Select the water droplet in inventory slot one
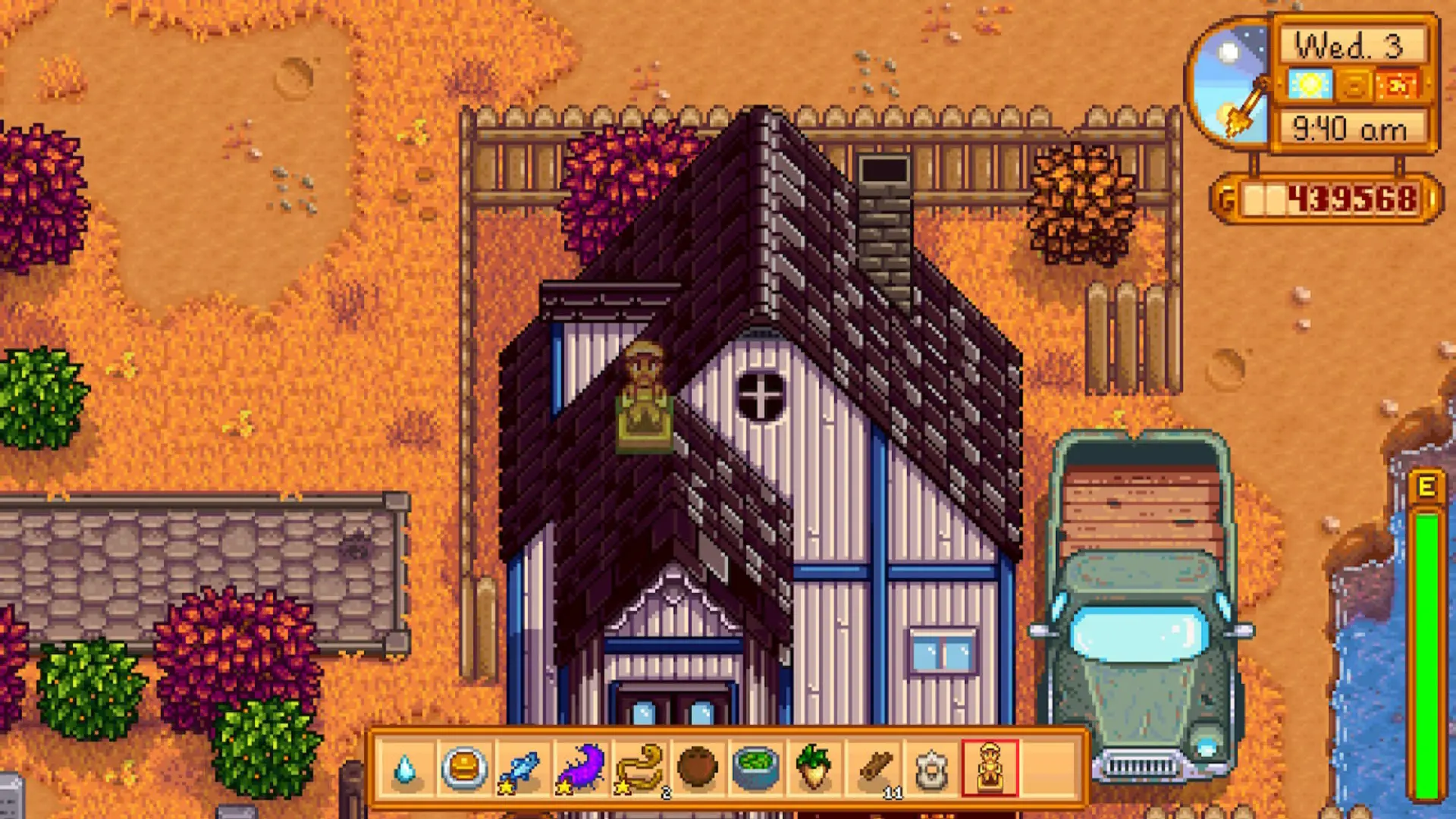The height and width of the screenshot is (819, 1456). pos(407,767)
